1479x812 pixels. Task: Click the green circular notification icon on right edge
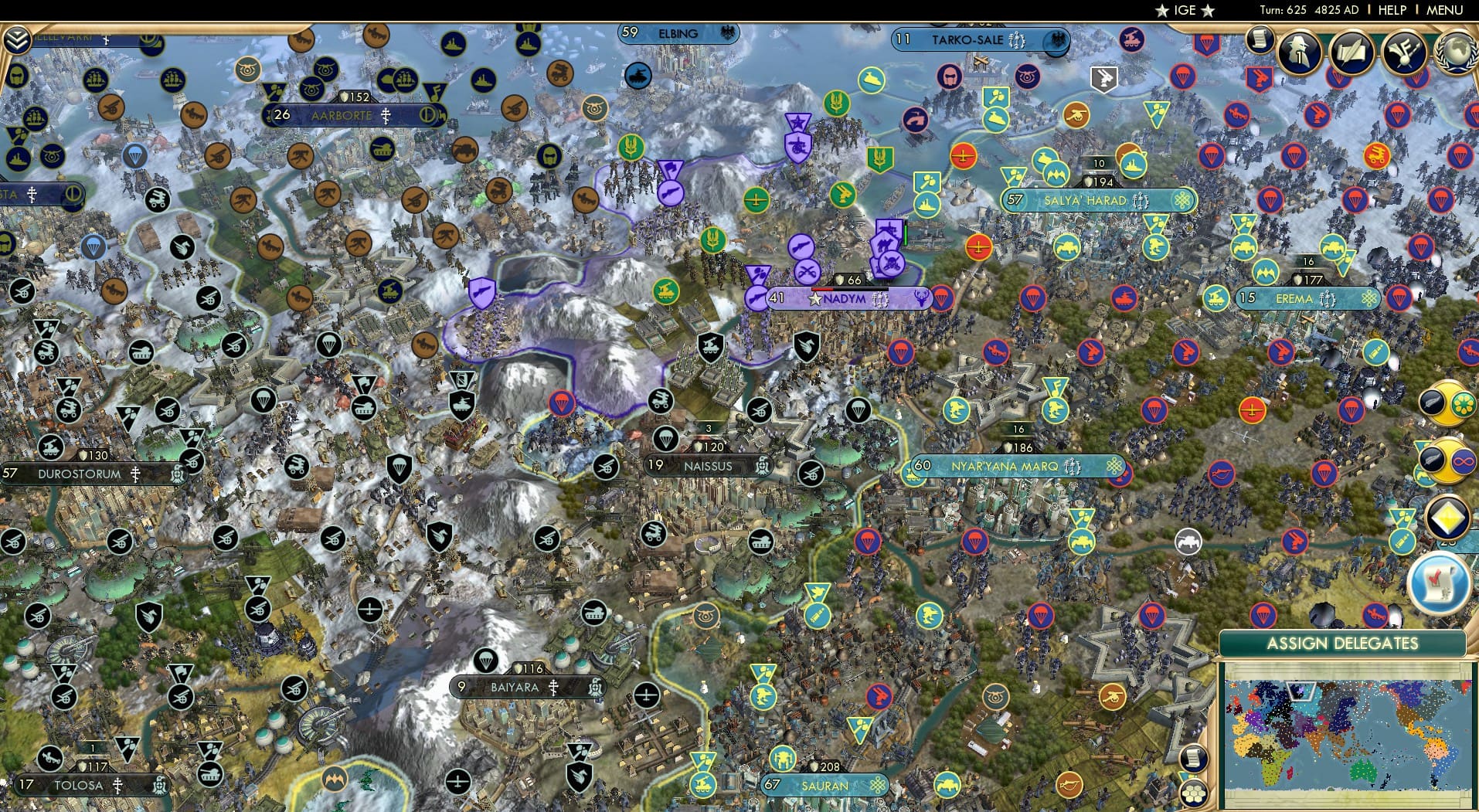pyautogui.click(x=1464, y=404)
